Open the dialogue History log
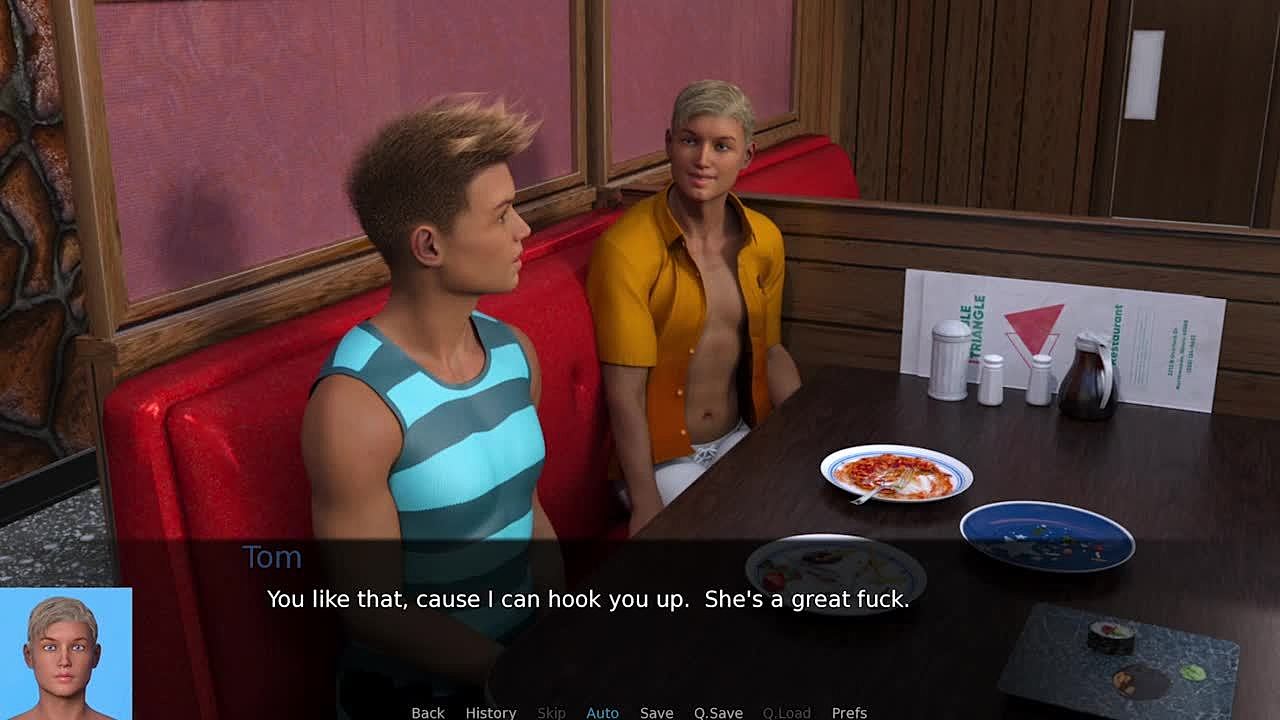The height and width of the screenshot is (720, 1280). (x=490, y=712)
